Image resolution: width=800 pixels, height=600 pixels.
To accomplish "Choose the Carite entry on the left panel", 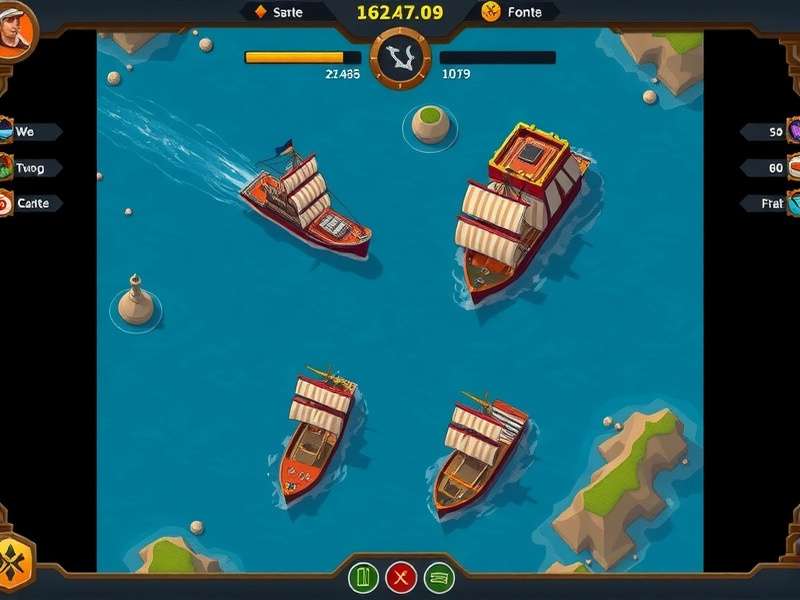I will (31, 203).
